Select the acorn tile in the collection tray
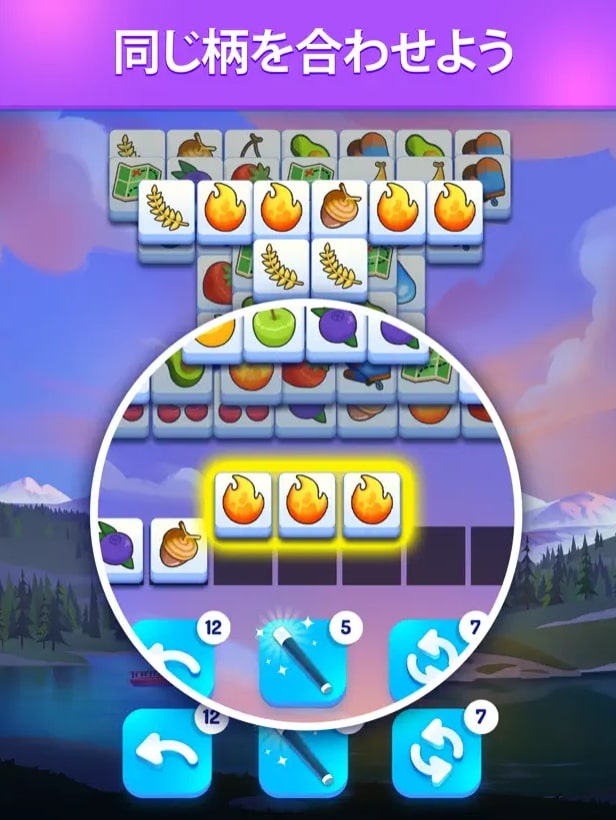This screenshot has height=820, width=616. 181,547
